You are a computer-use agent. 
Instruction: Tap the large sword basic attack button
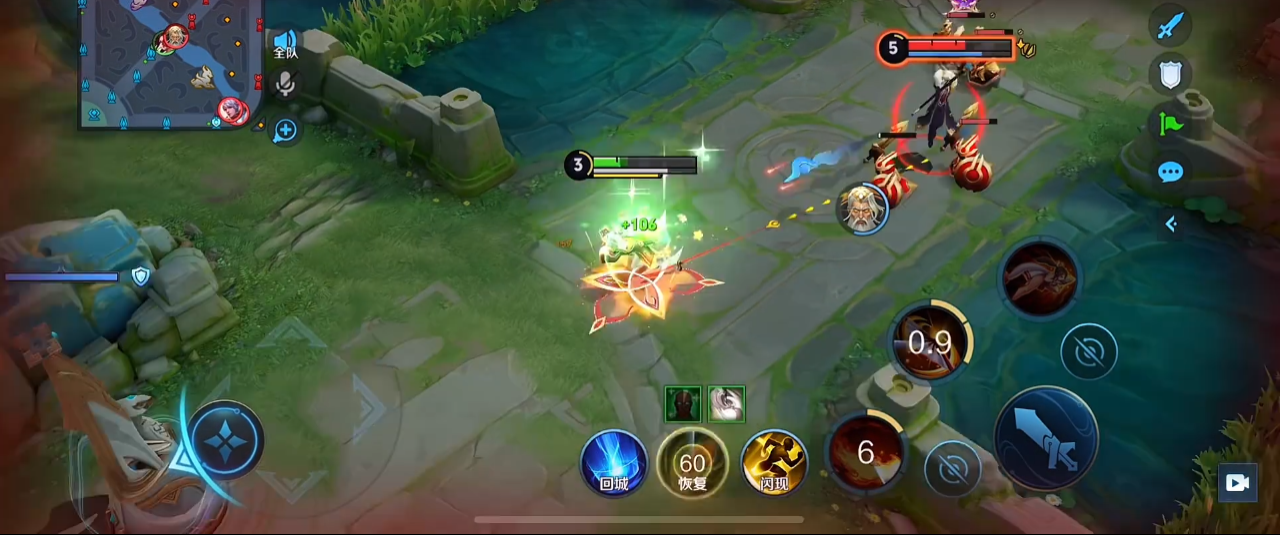tap(1046, 437)
